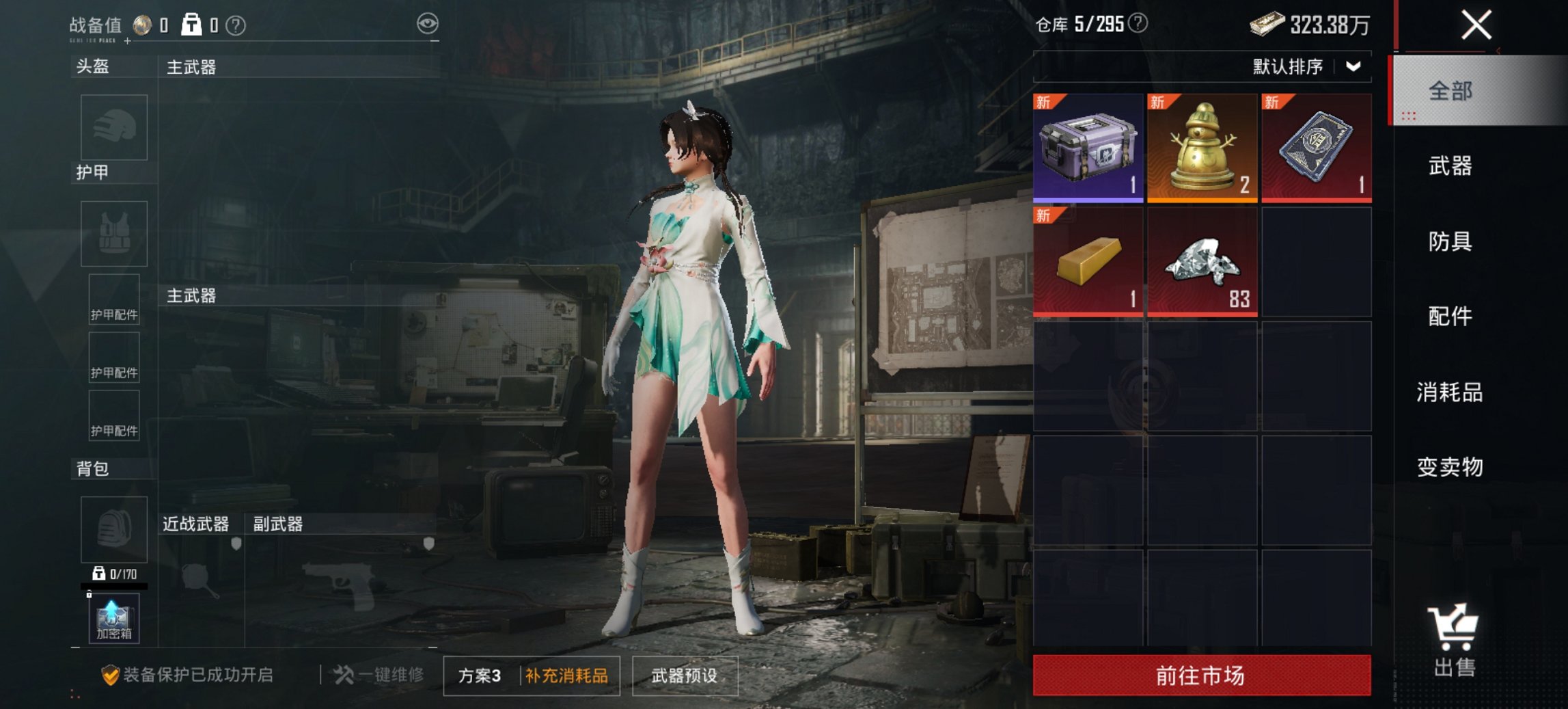The width and height of the screenshot is (1568, 709).
Task: Expand the 默认排序 sorting dropdown
Action: tap(1304, 67)
